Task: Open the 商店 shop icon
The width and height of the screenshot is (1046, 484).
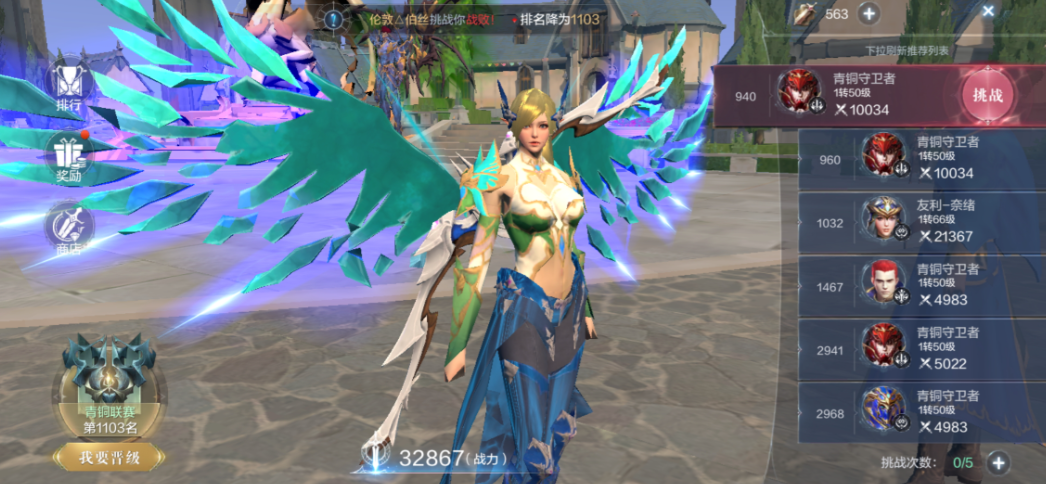Action: pos(69,226)
